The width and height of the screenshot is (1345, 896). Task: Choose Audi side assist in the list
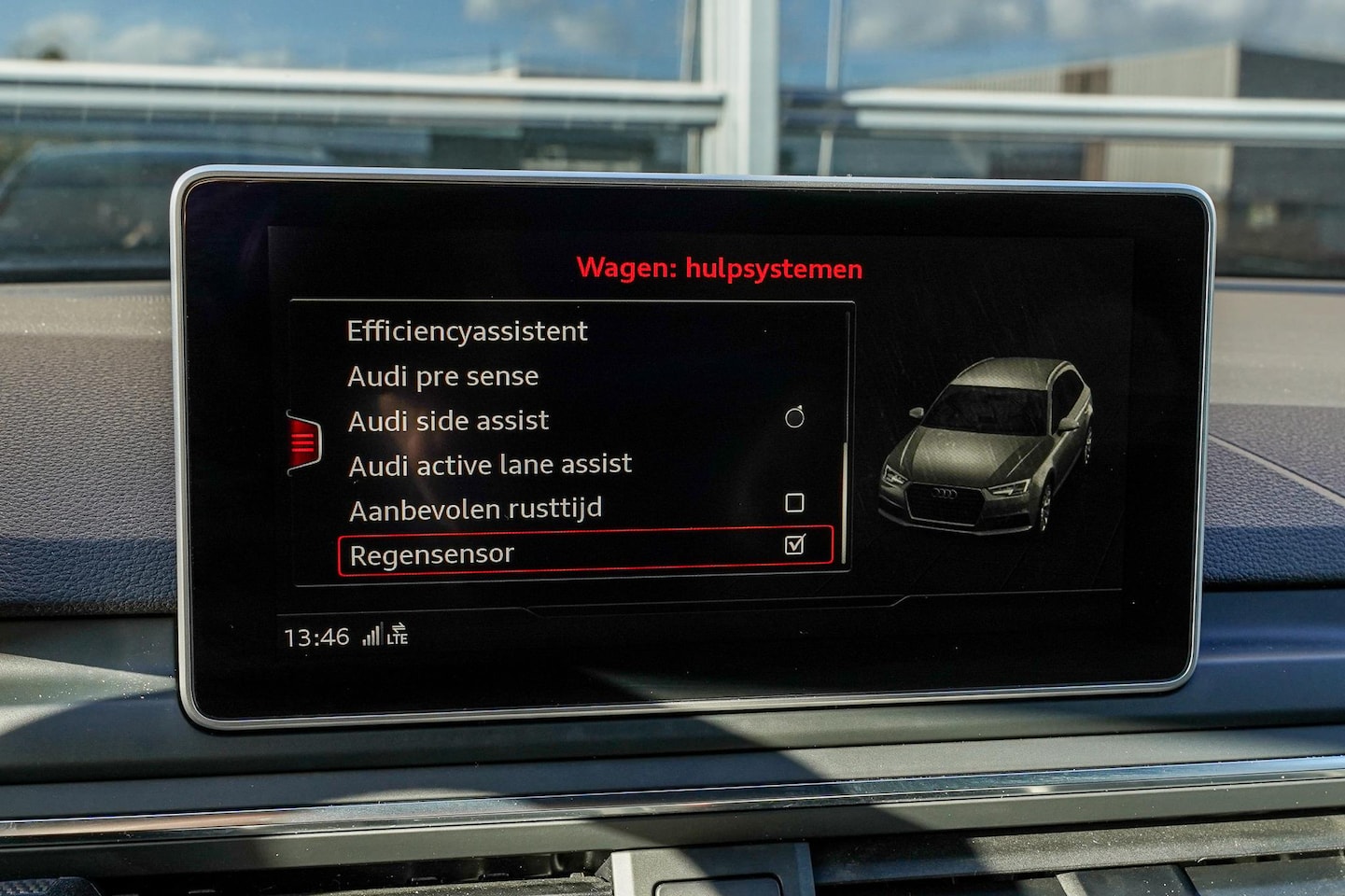tap(448, 421)
